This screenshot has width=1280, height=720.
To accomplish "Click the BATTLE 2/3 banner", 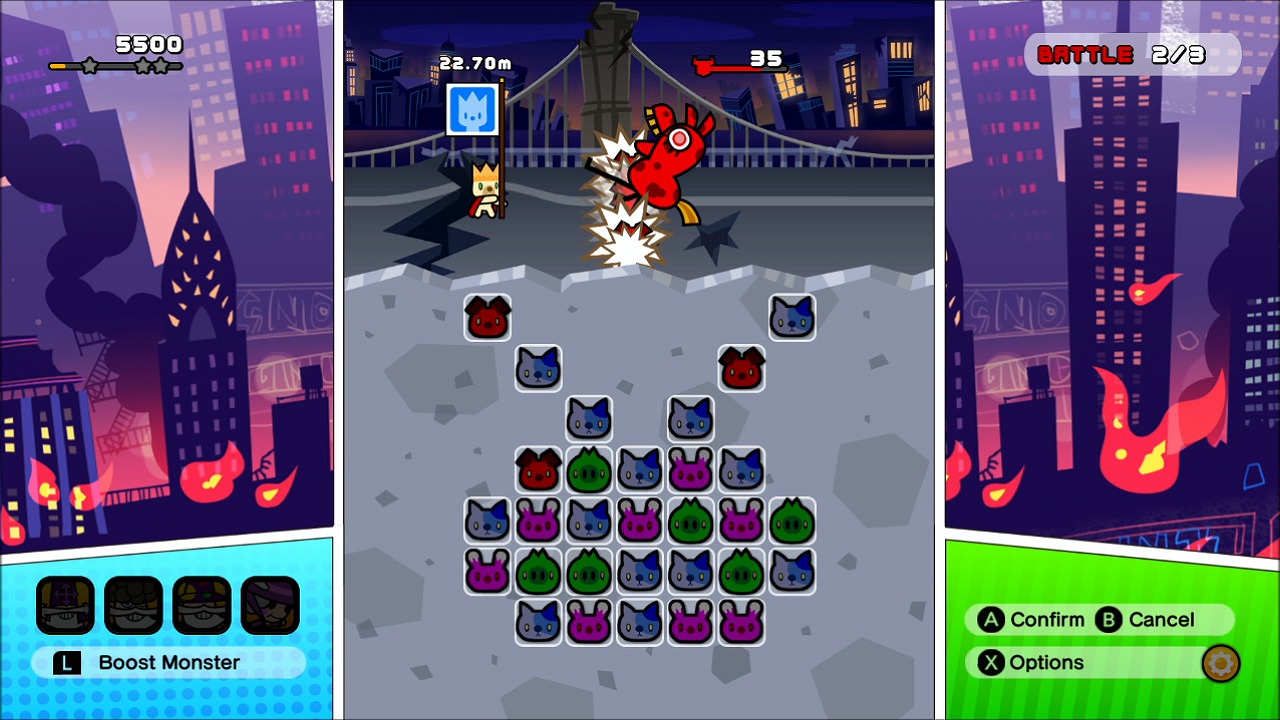I will pyautogui.click(x=1135, y=55).
